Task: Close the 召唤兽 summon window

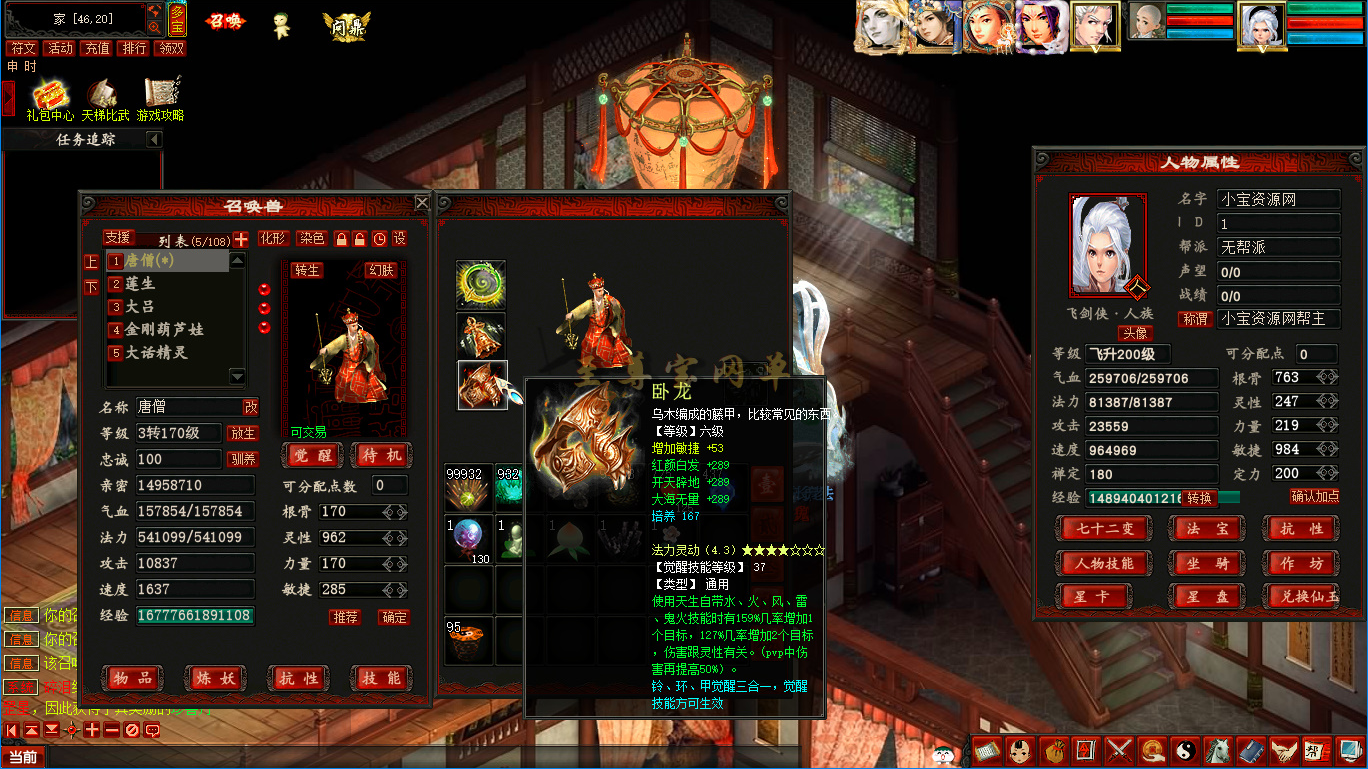Action: point(422,203)
